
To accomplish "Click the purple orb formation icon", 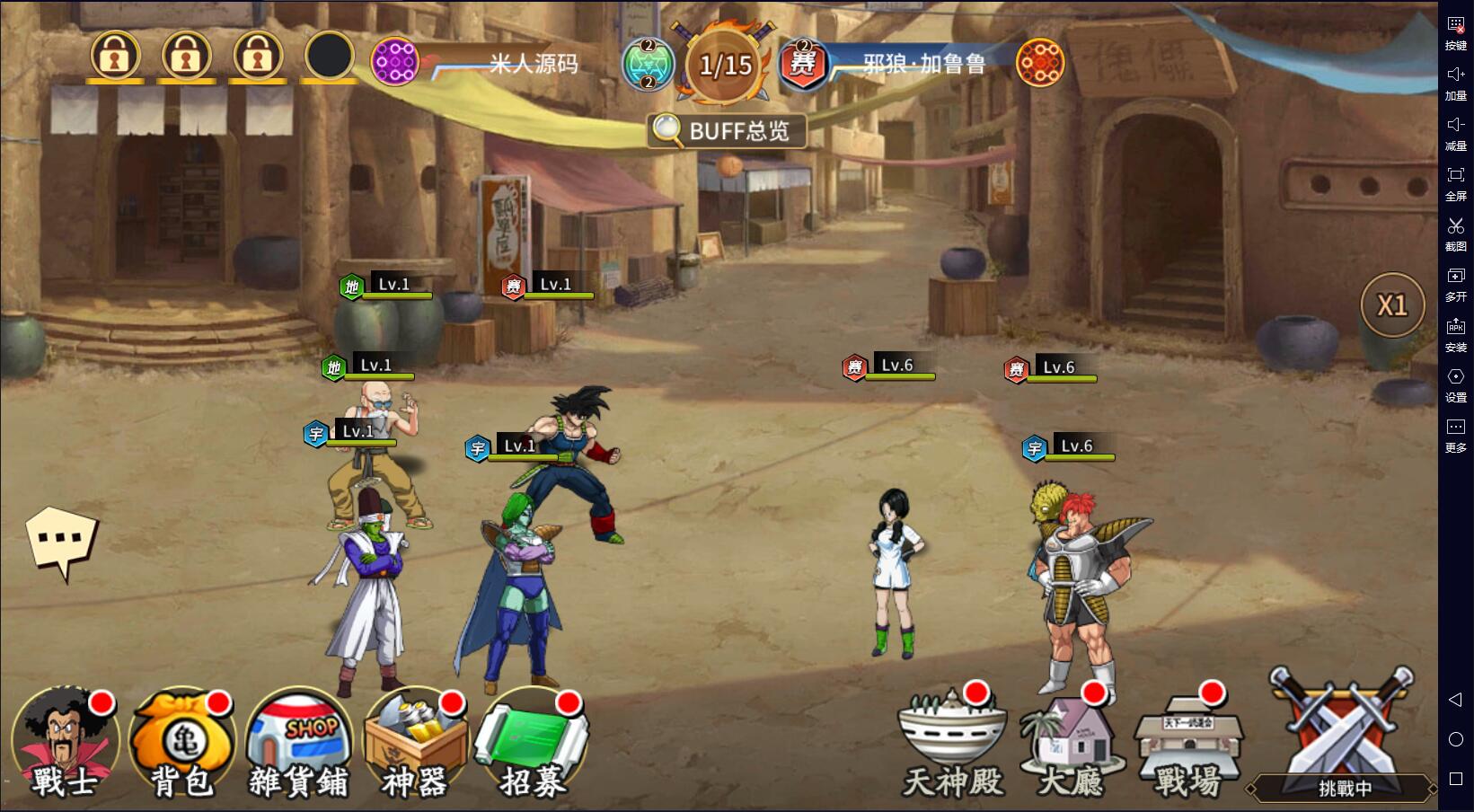I will [395, 64].
